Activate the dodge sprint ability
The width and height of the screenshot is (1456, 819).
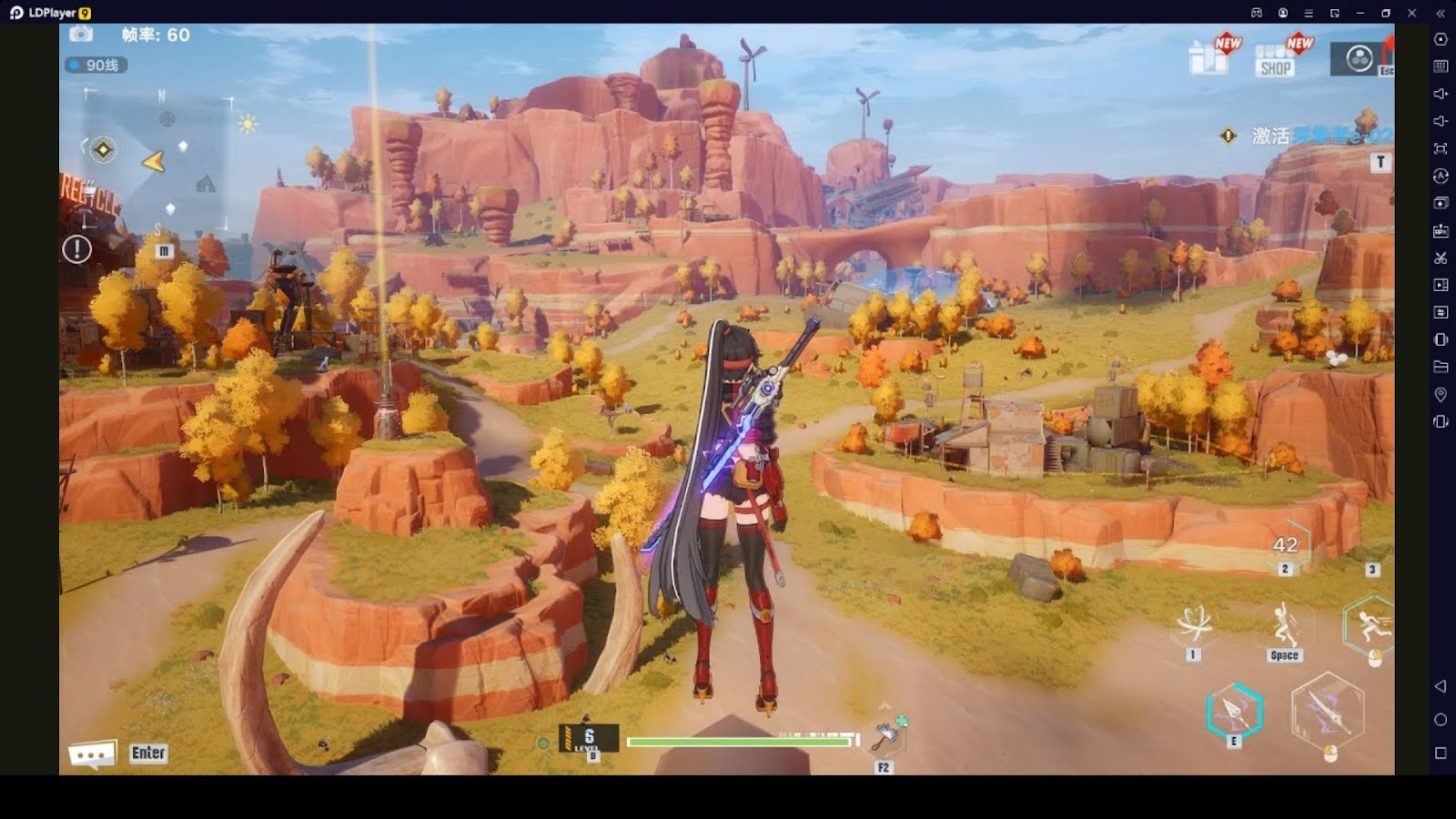click(1370, 625)
